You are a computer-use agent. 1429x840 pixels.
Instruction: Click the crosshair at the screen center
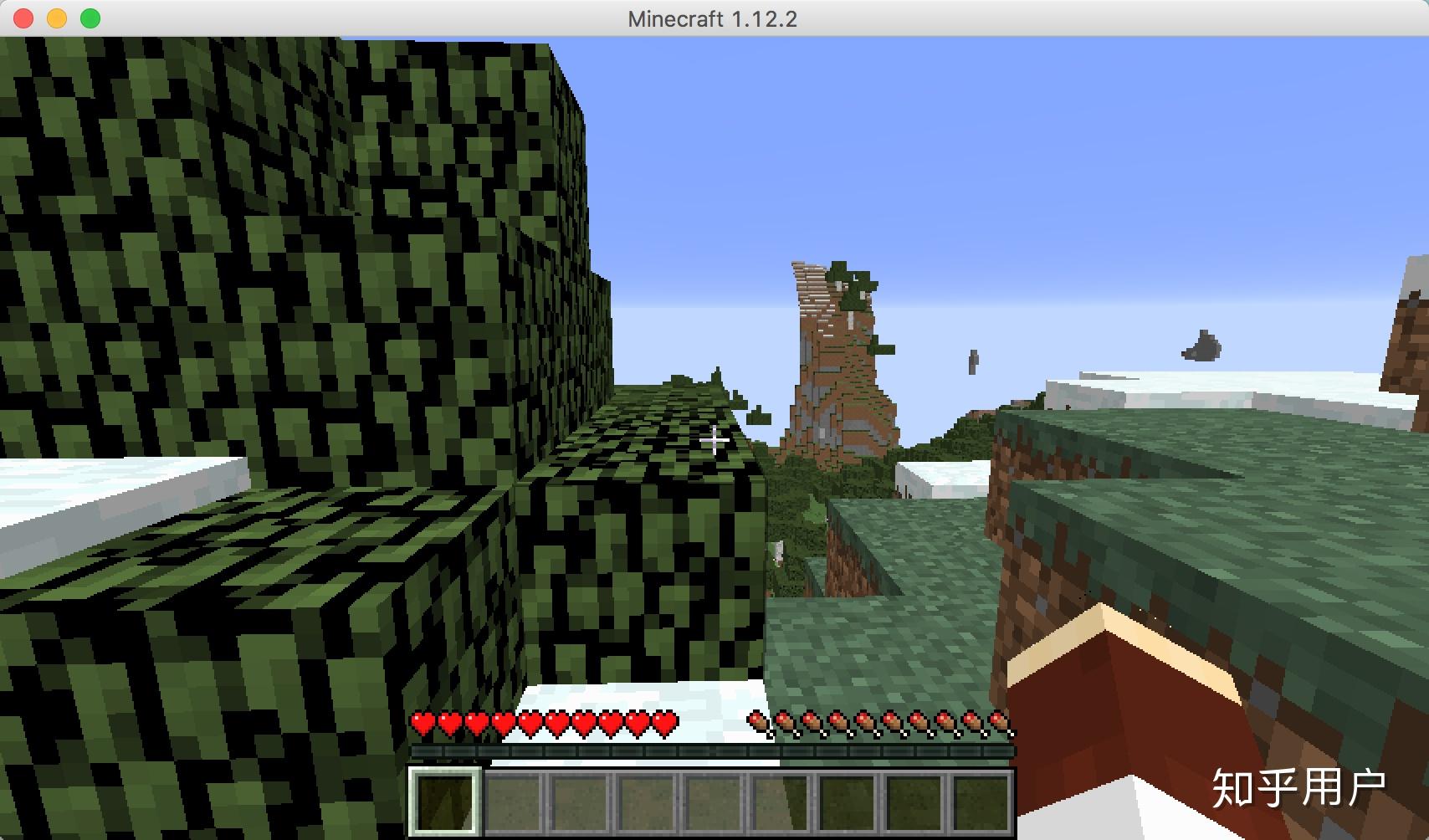pyautogui.click(x=714, y=441)
